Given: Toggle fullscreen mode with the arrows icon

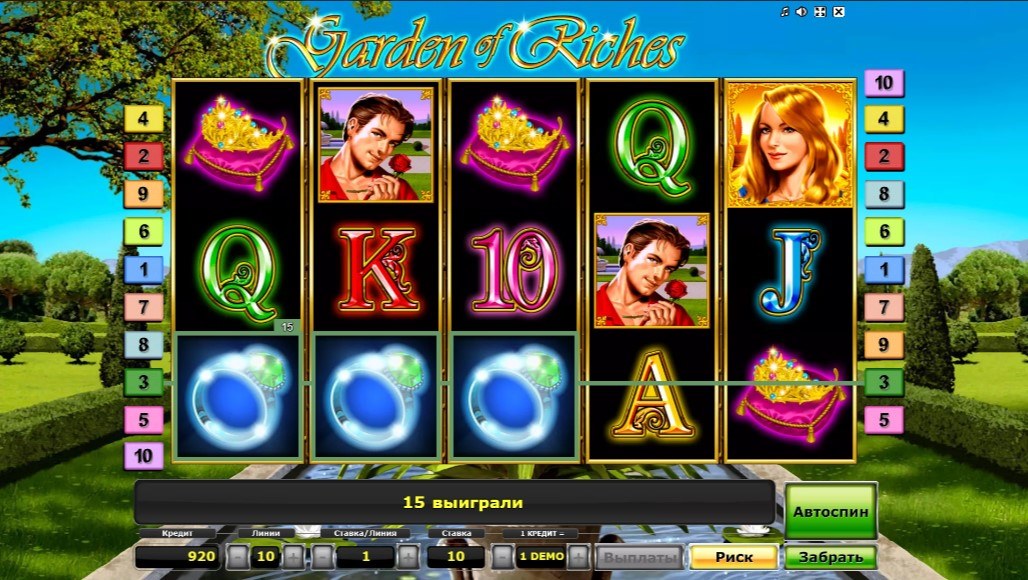Looking at the screenshot, I should tap(820, 12).
